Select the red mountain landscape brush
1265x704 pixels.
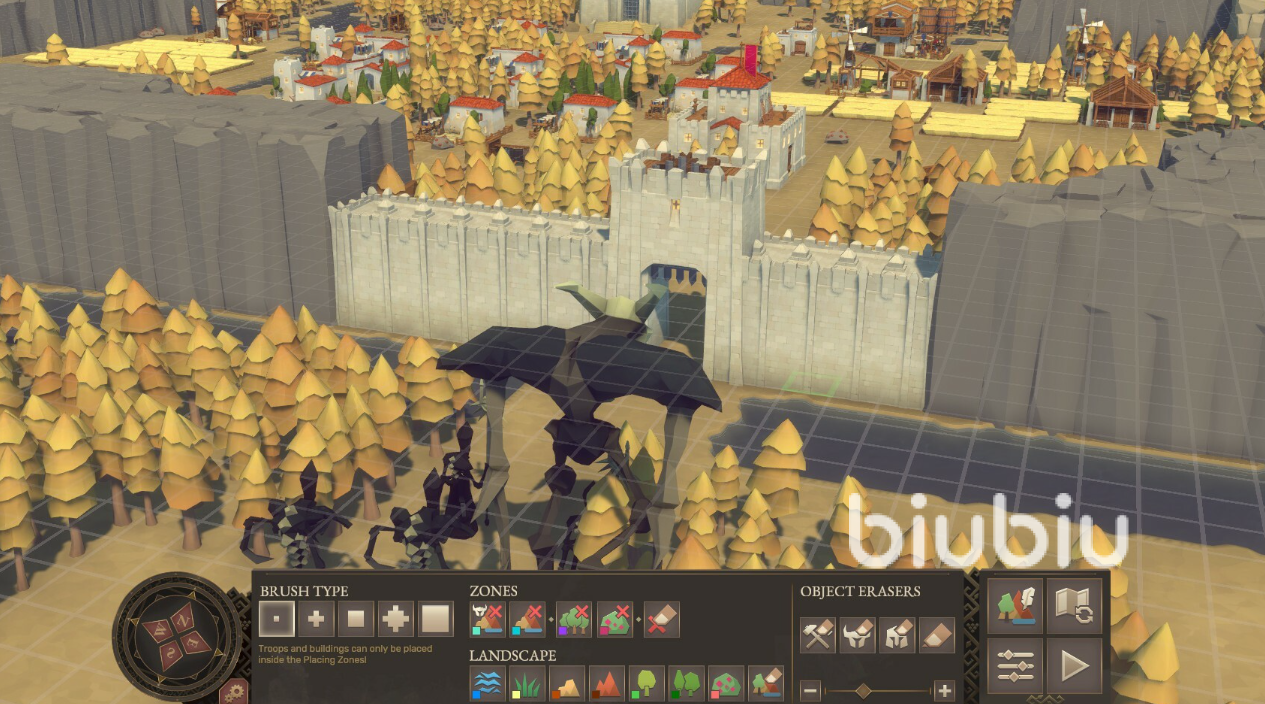[x=607, y=684]
